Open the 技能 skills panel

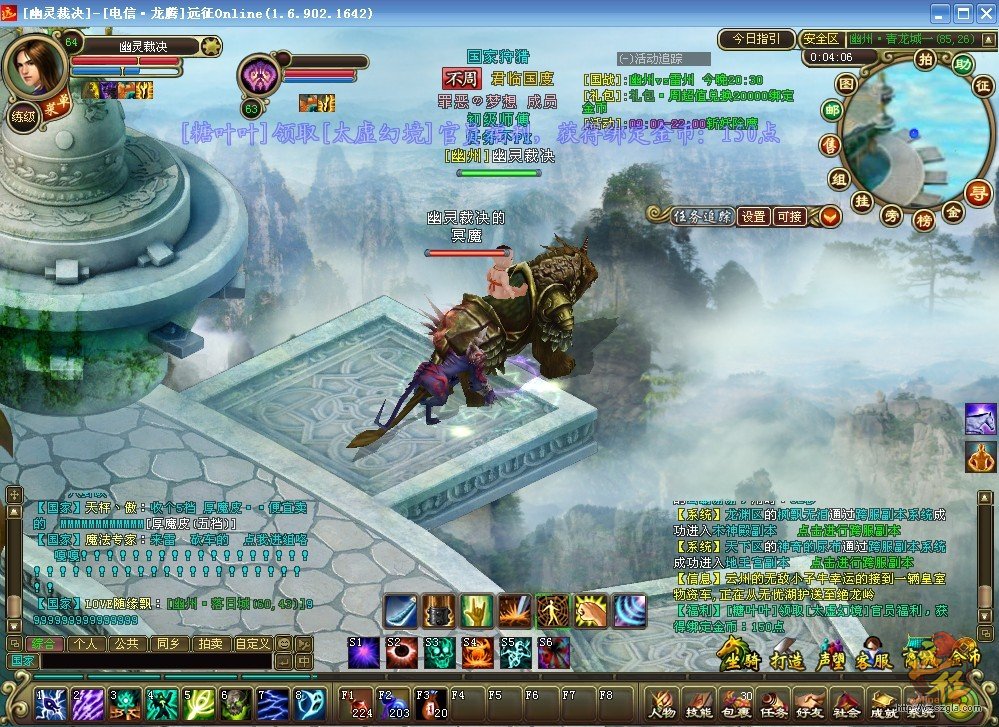(699, 703)
